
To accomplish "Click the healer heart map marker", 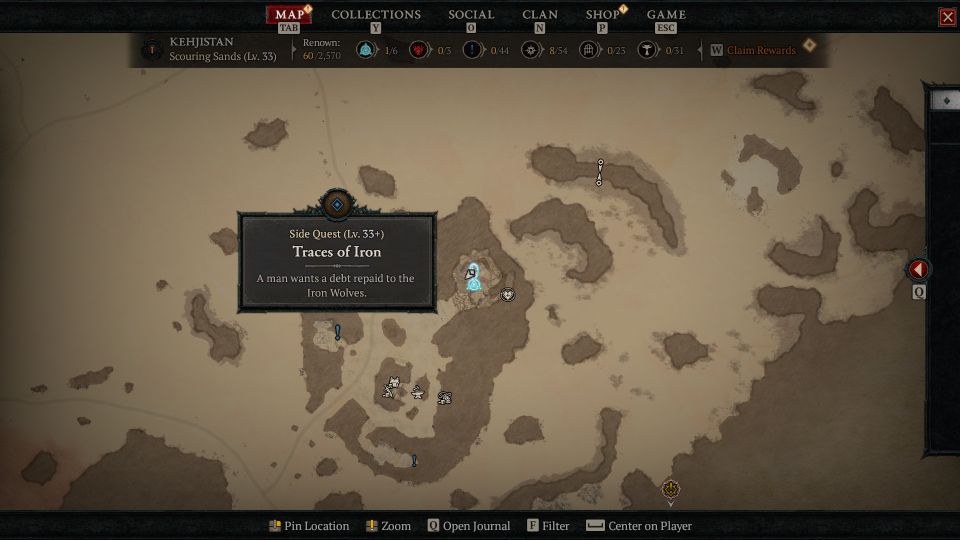I will pos(508,295).
